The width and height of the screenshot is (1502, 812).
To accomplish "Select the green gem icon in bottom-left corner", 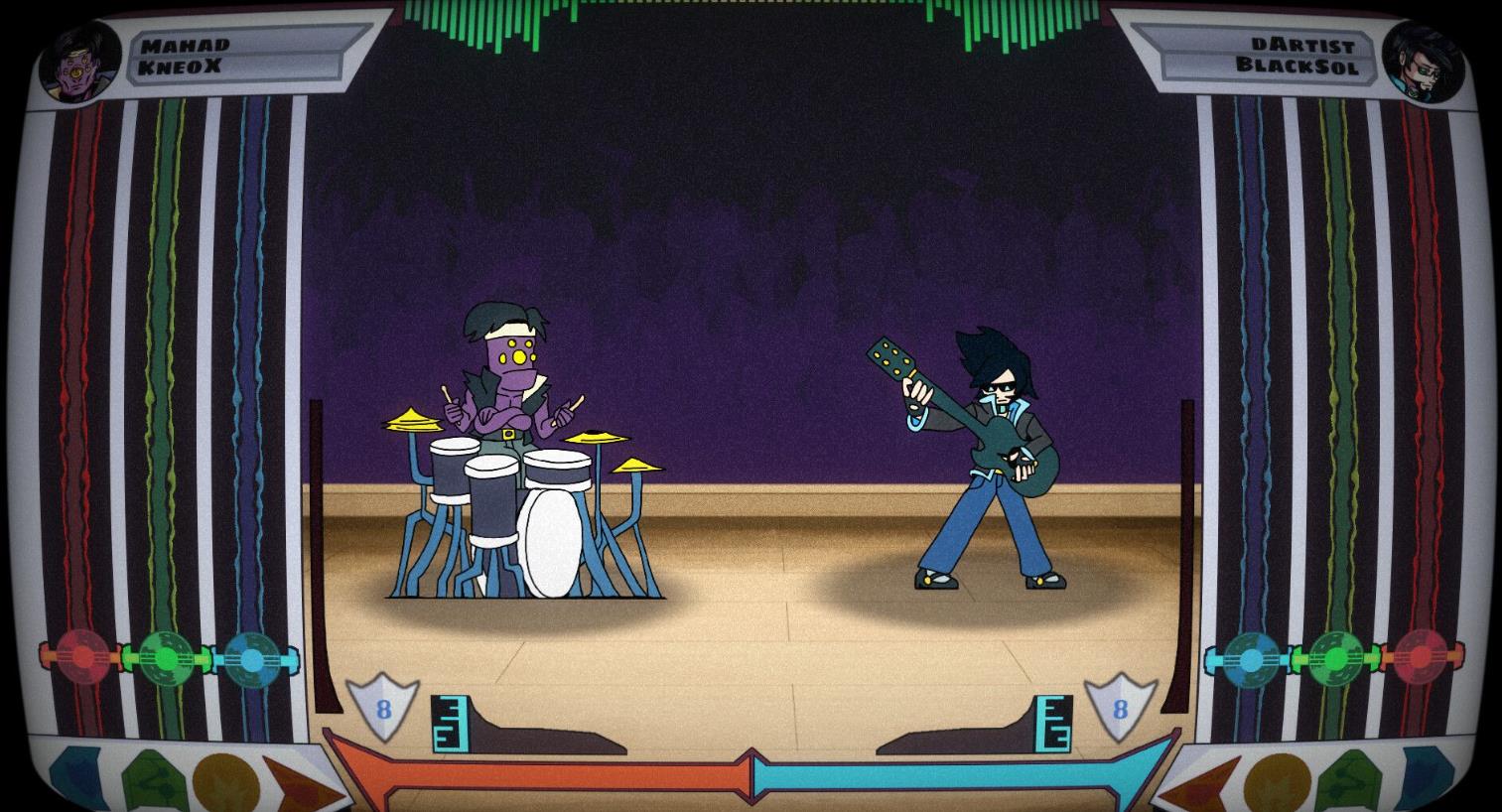I will point(154,781).
